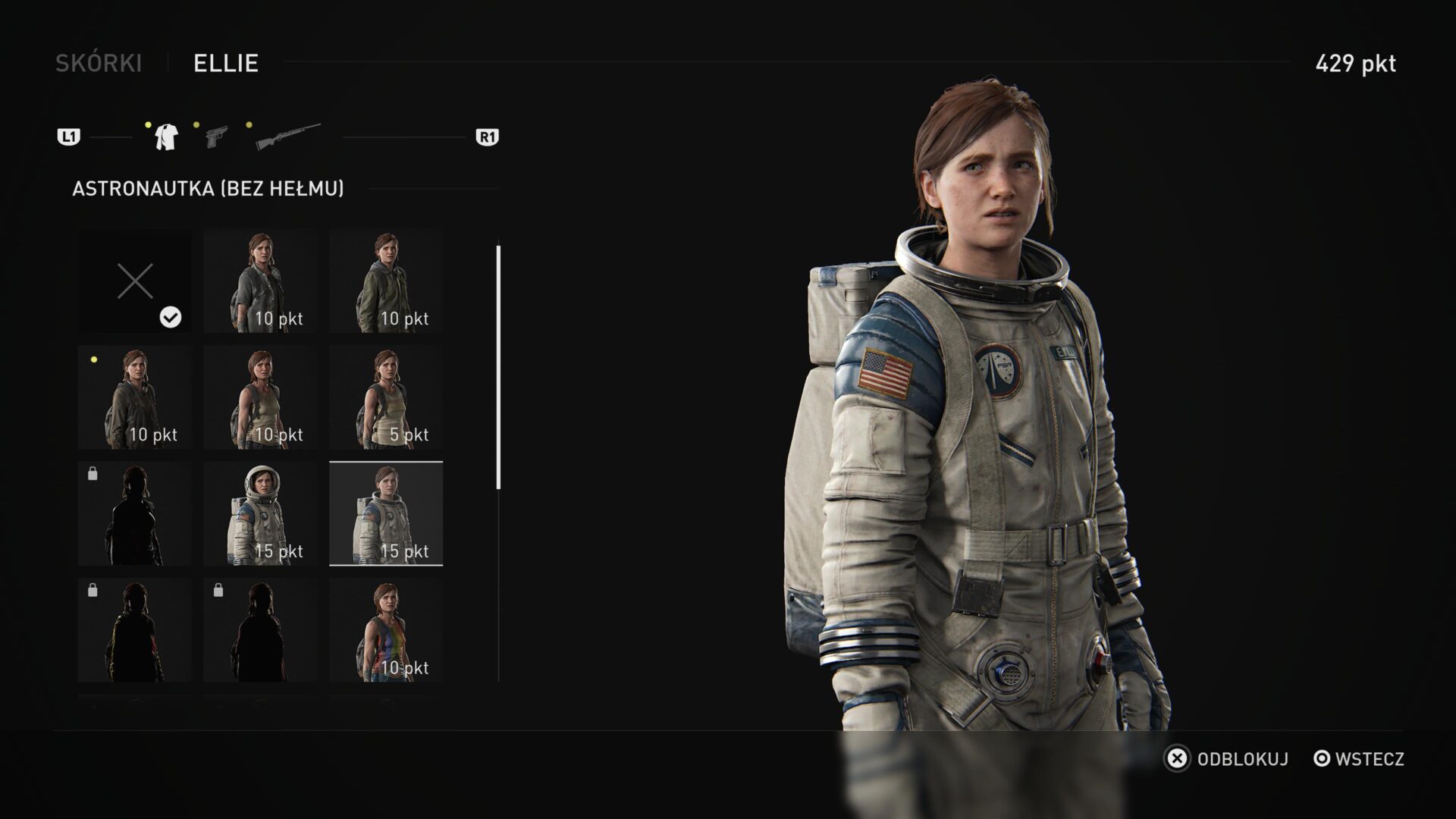Select the 5 pkt tank top skin
Screen dimensions: 1456x819
386,395
